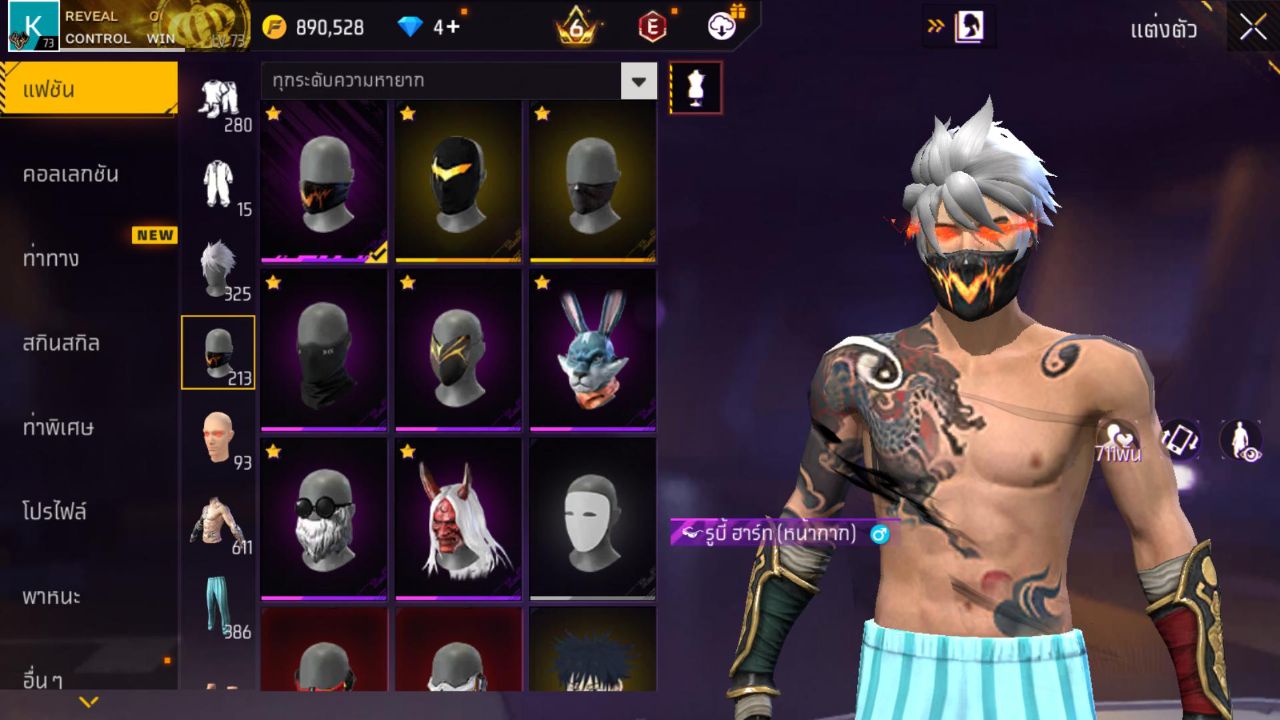Viewport: 1280px width, 720px height.
Task: Select the mask category icon in the item sidebar
Action: point(219,350)
